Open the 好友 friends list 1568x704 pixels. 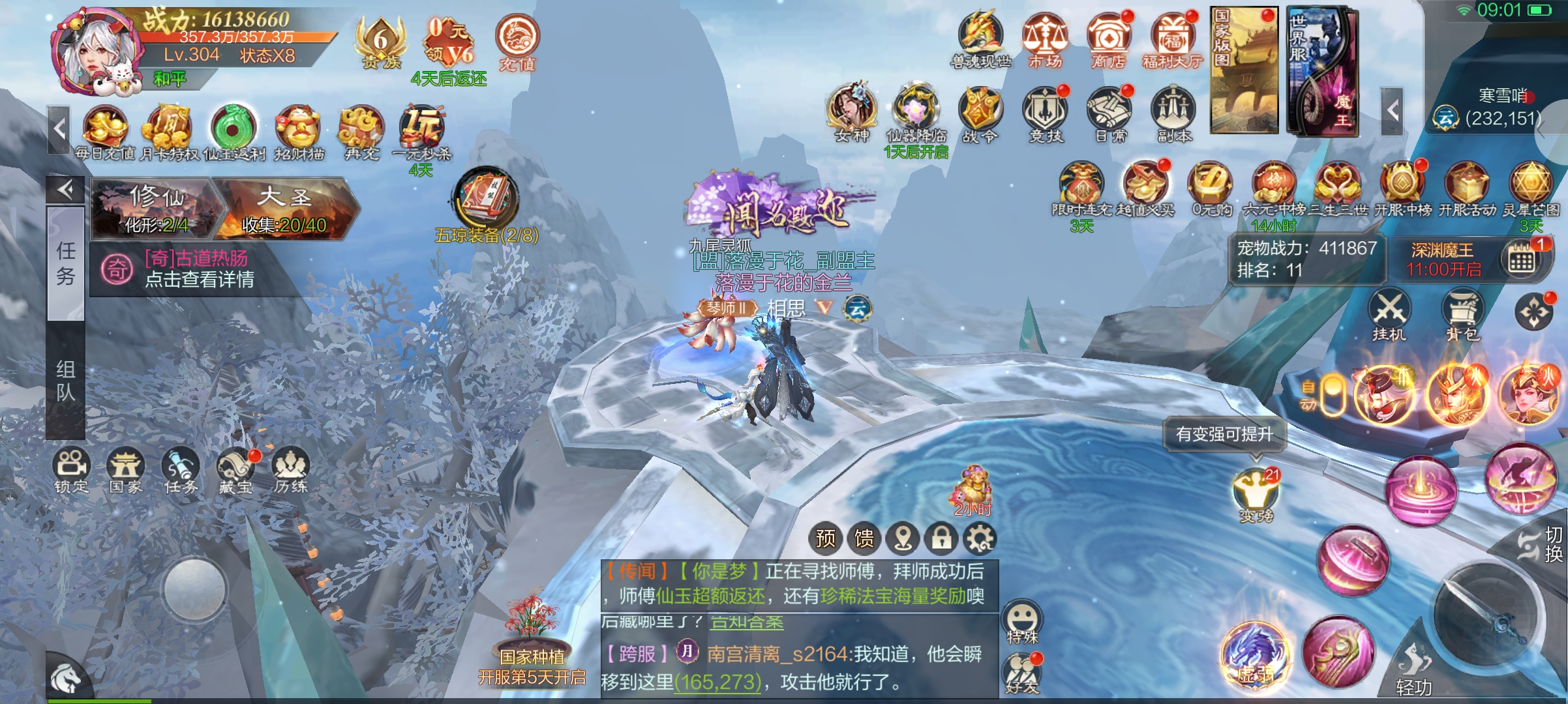(1022, 671)
